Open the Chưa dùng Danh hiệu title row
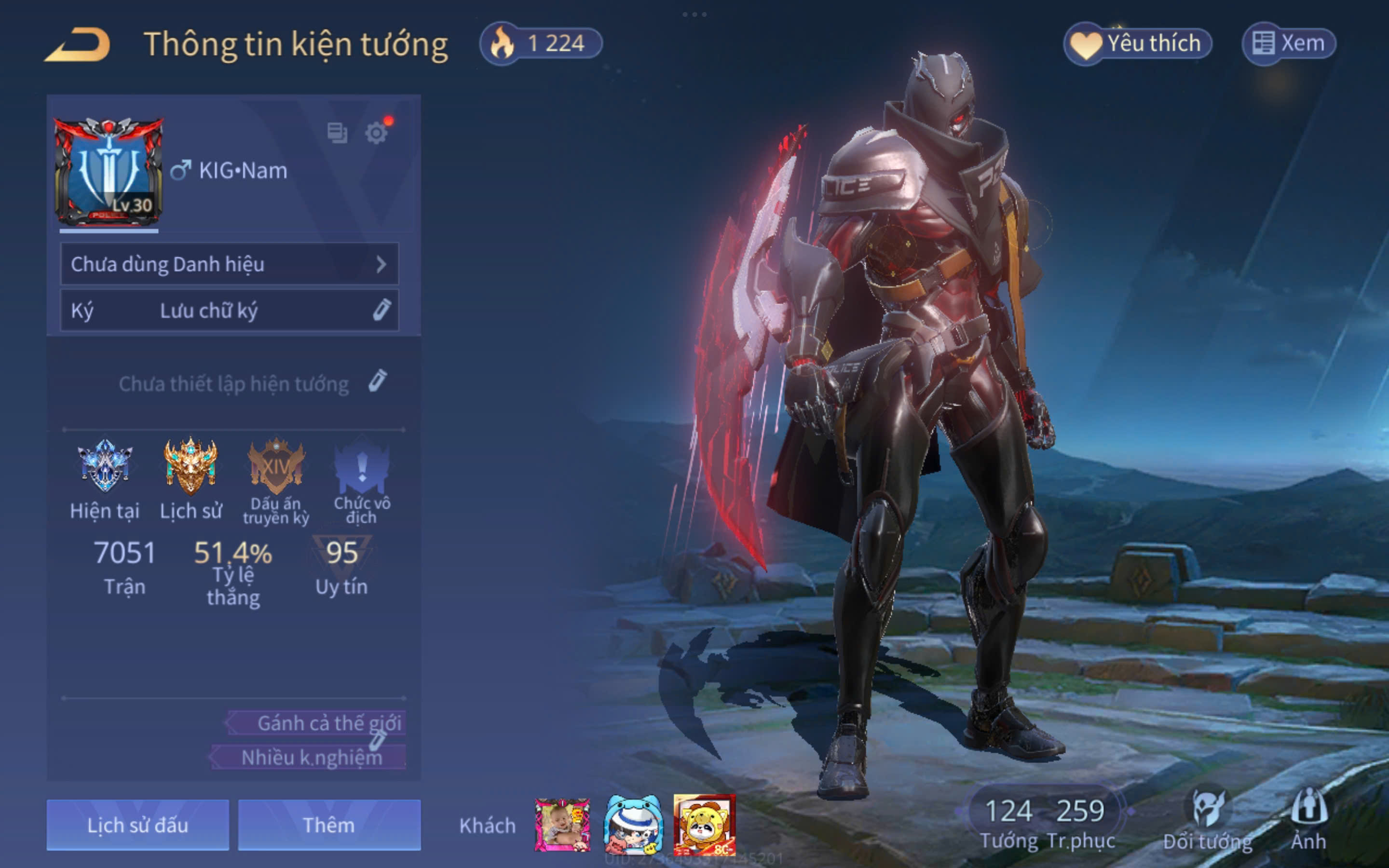Screen dimensions: 1389x868 (229, 264)
